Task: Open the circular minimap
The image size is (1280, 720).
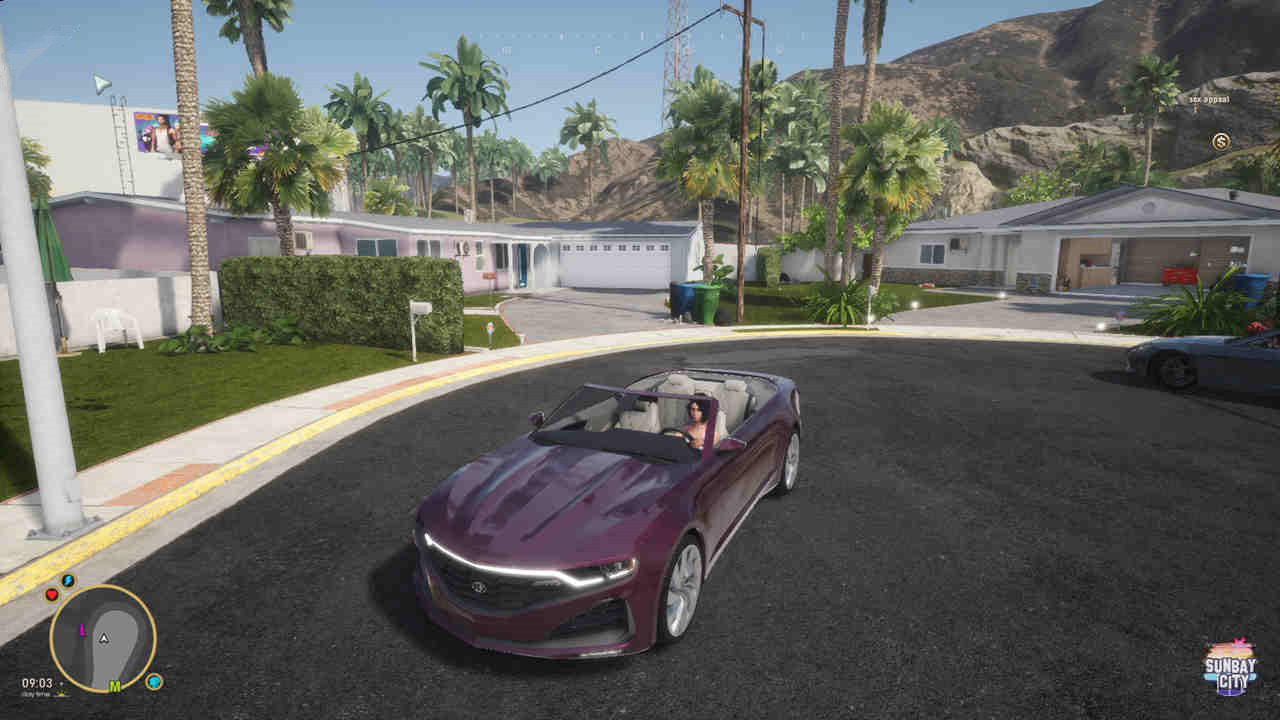Action: (x=102, y=638)
